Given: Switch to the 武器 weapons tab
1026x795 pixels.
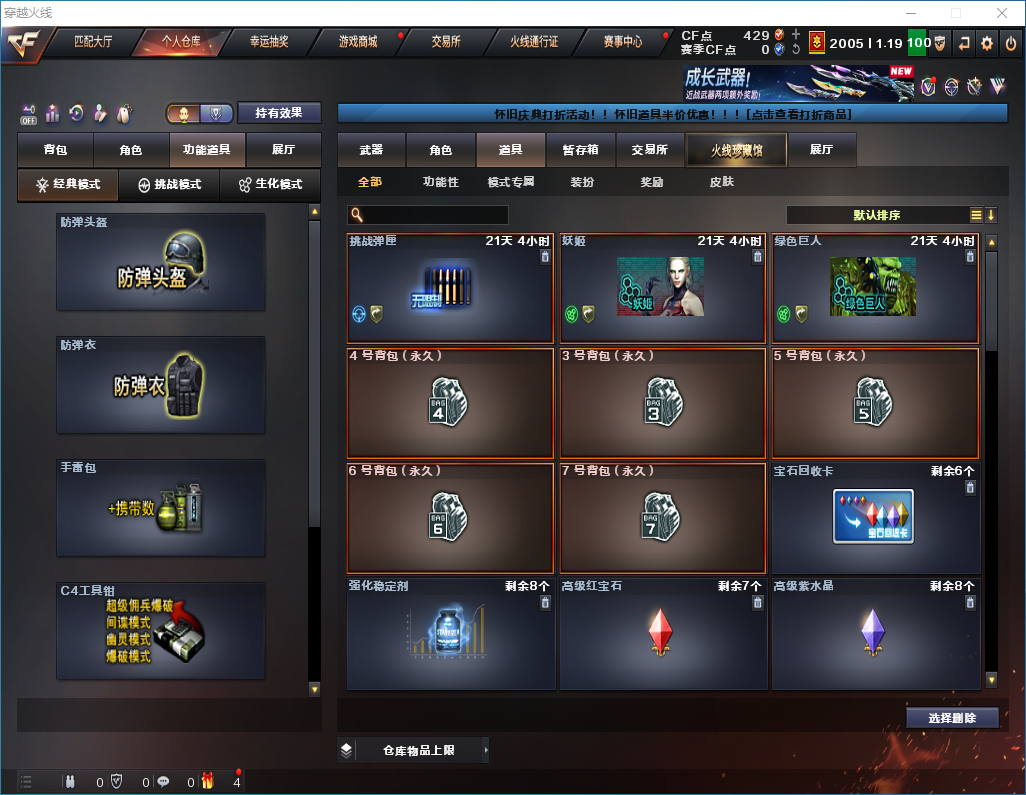Looking at the screenshot, I should (371, 150).
